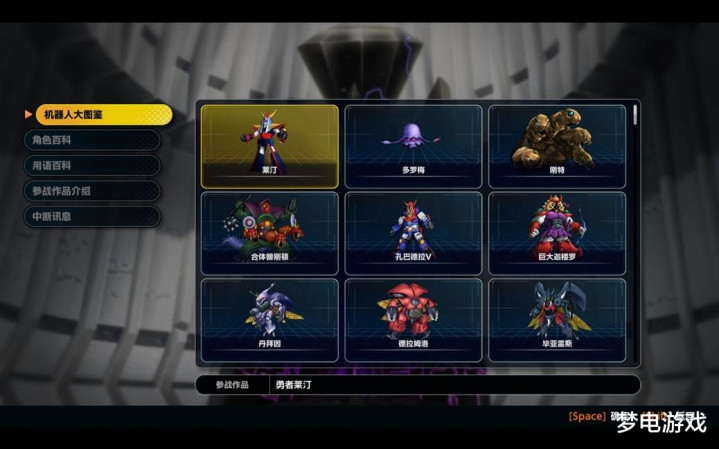Image resolution: width=719 pixels, height=449 pixels.
Task: Select the 孔巴德拉V robot tile
Action: coord(413,233)
